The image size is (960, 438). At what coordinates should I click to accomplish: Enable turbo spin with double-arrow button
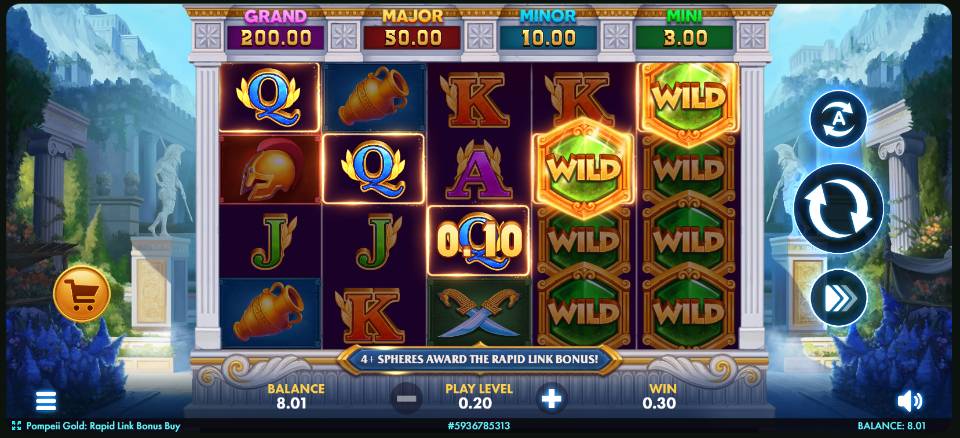coord(838,298)
